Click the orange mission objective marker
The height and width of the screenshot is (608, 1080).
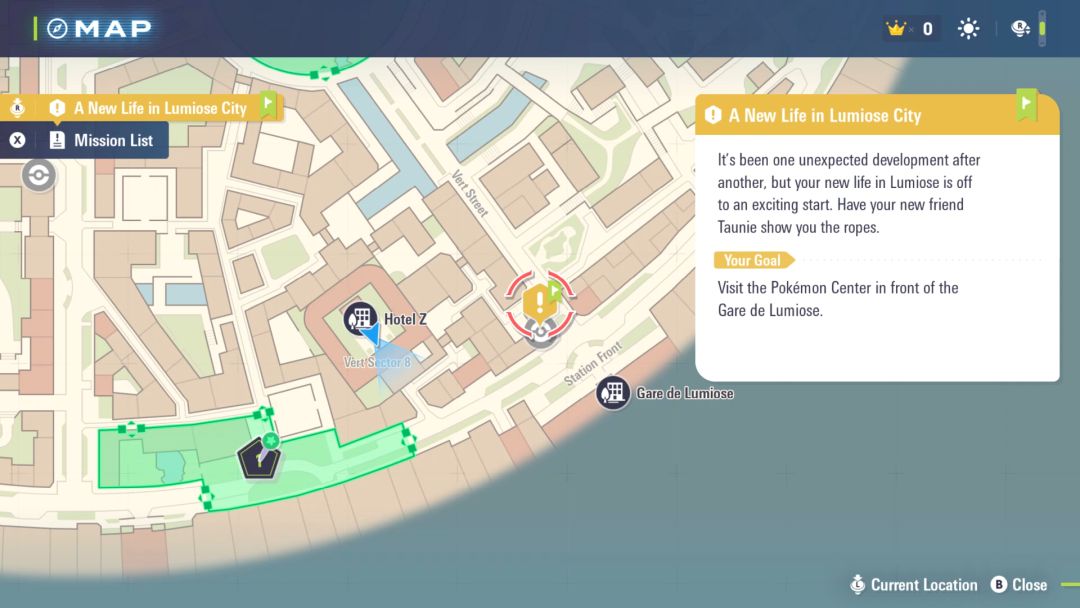pyautogui.click(x=540, y=299)
